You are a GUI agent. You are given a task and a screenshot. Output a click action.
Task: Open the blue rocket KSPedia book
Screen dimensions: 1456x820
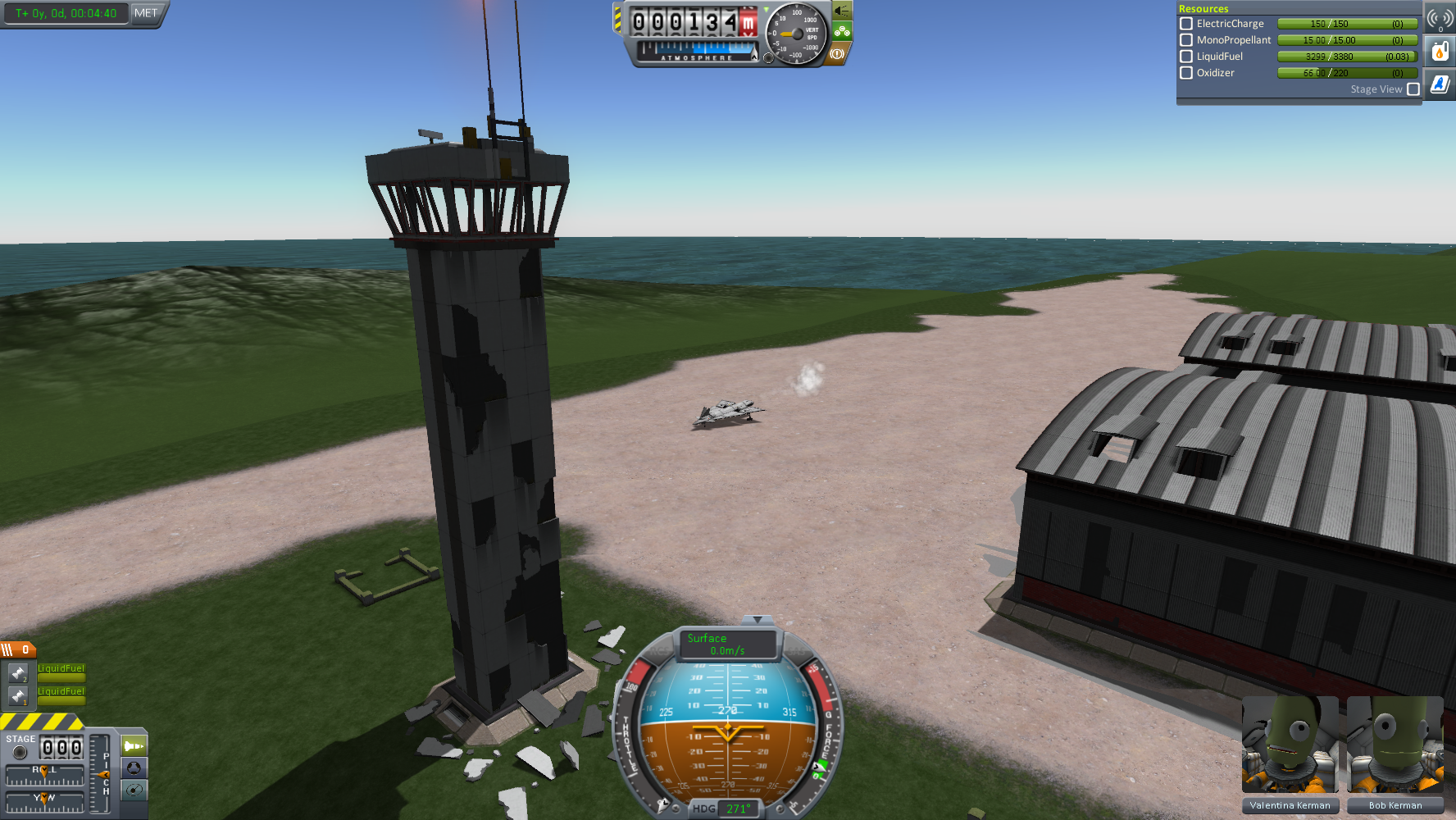click(1440, 84)
